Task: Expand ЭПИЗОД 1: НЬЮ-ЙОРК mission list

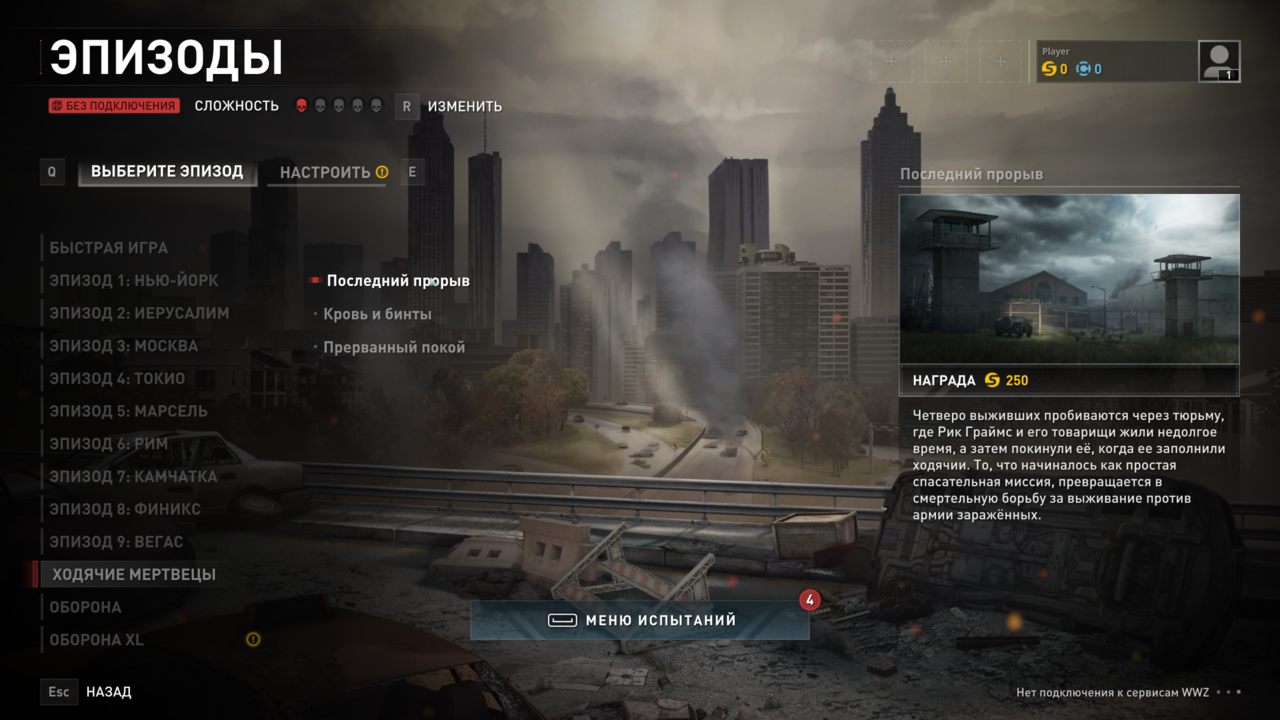Action: tap(134, 280)
